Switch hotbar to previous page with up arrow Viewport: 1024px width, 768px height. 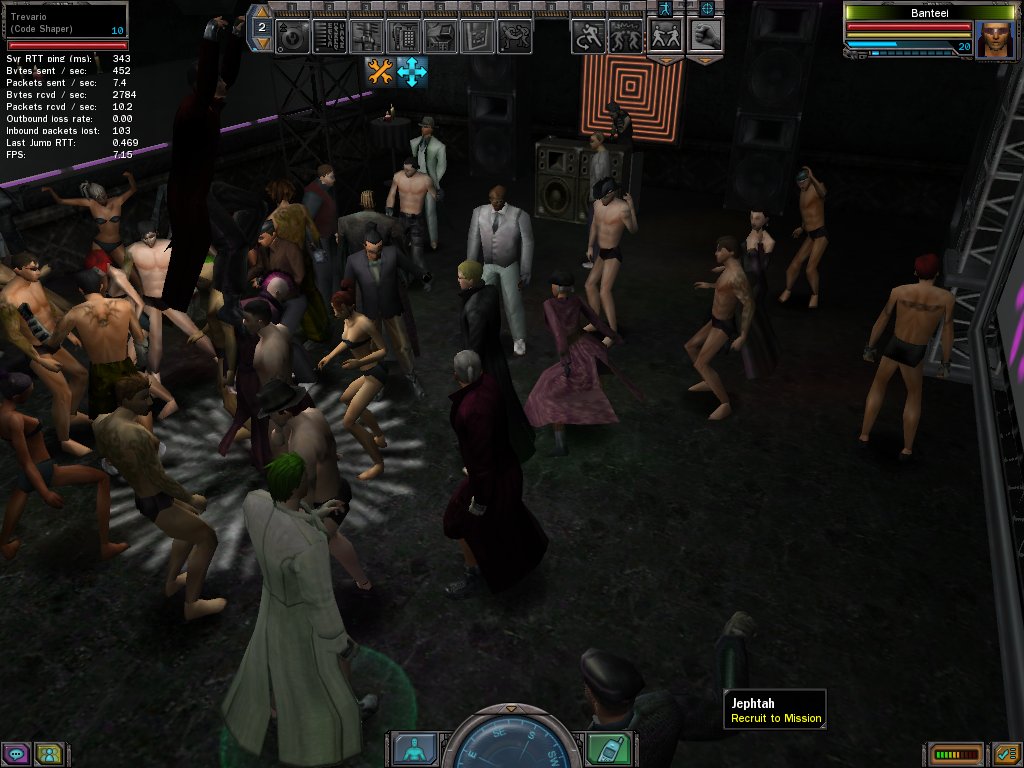261,12
